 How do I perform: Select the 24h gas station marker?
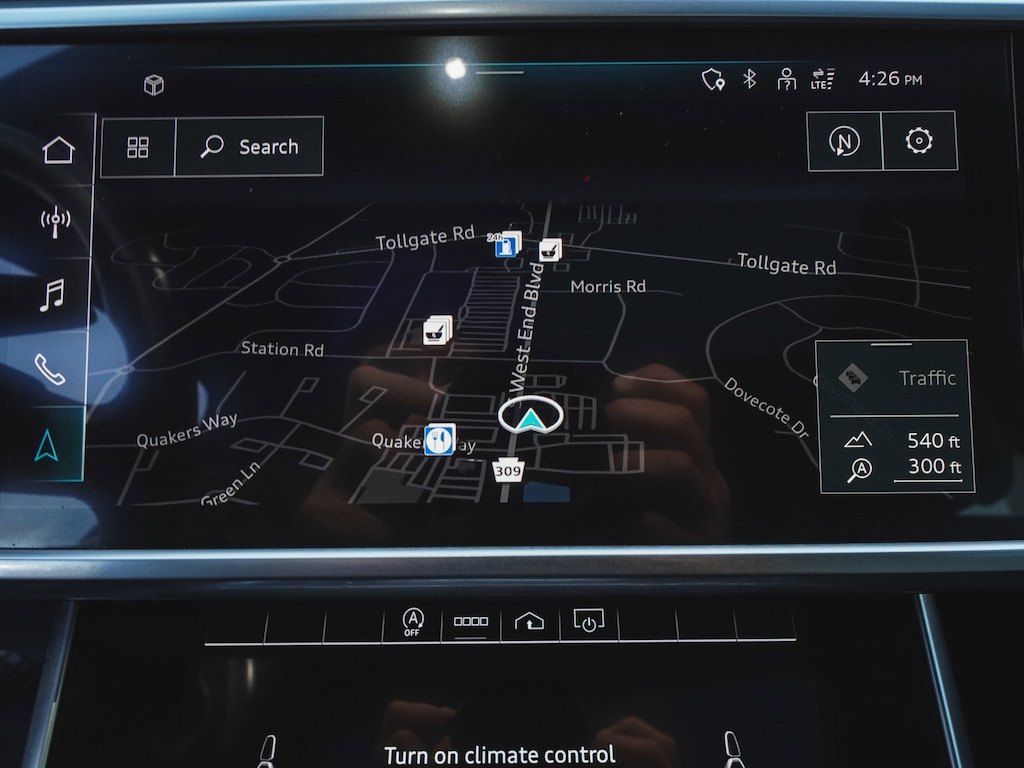[508, 243]
